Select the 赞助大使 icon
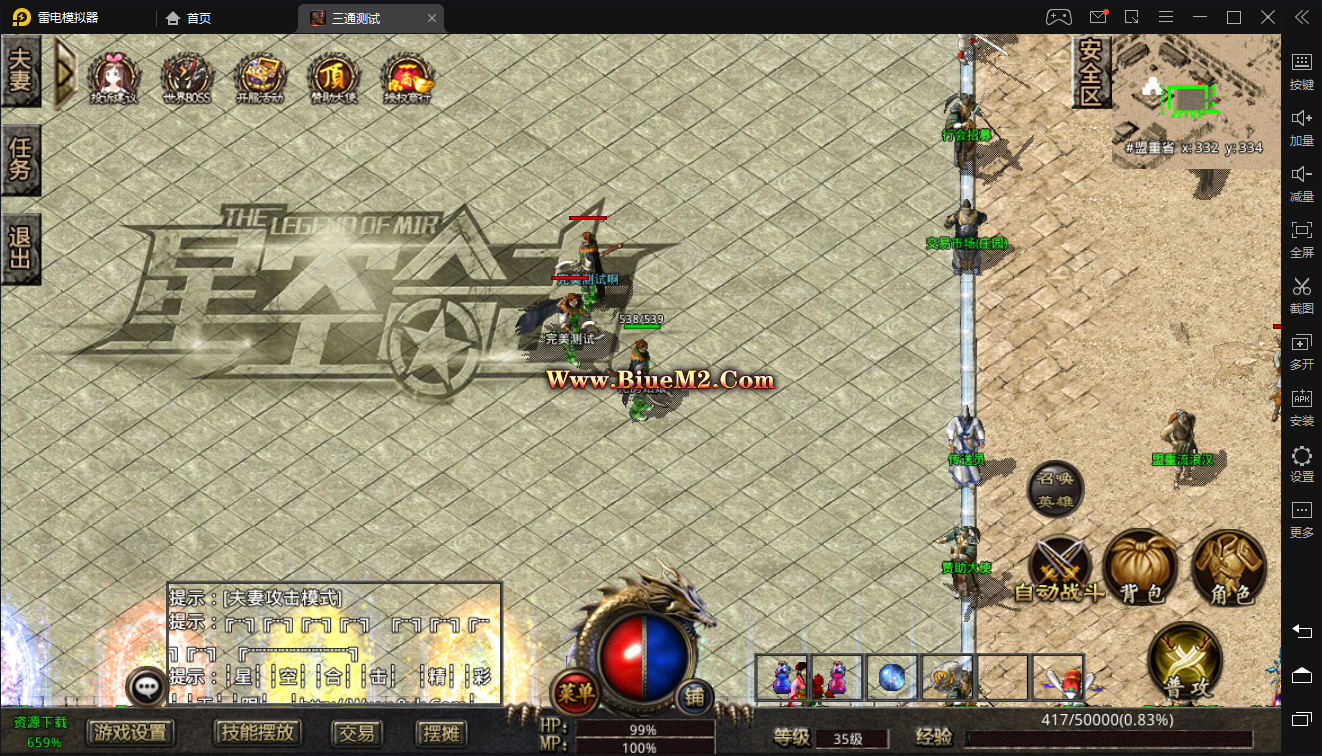Image resolution: width=1322 pixels, height=756 pixels. tap(333, 76)
